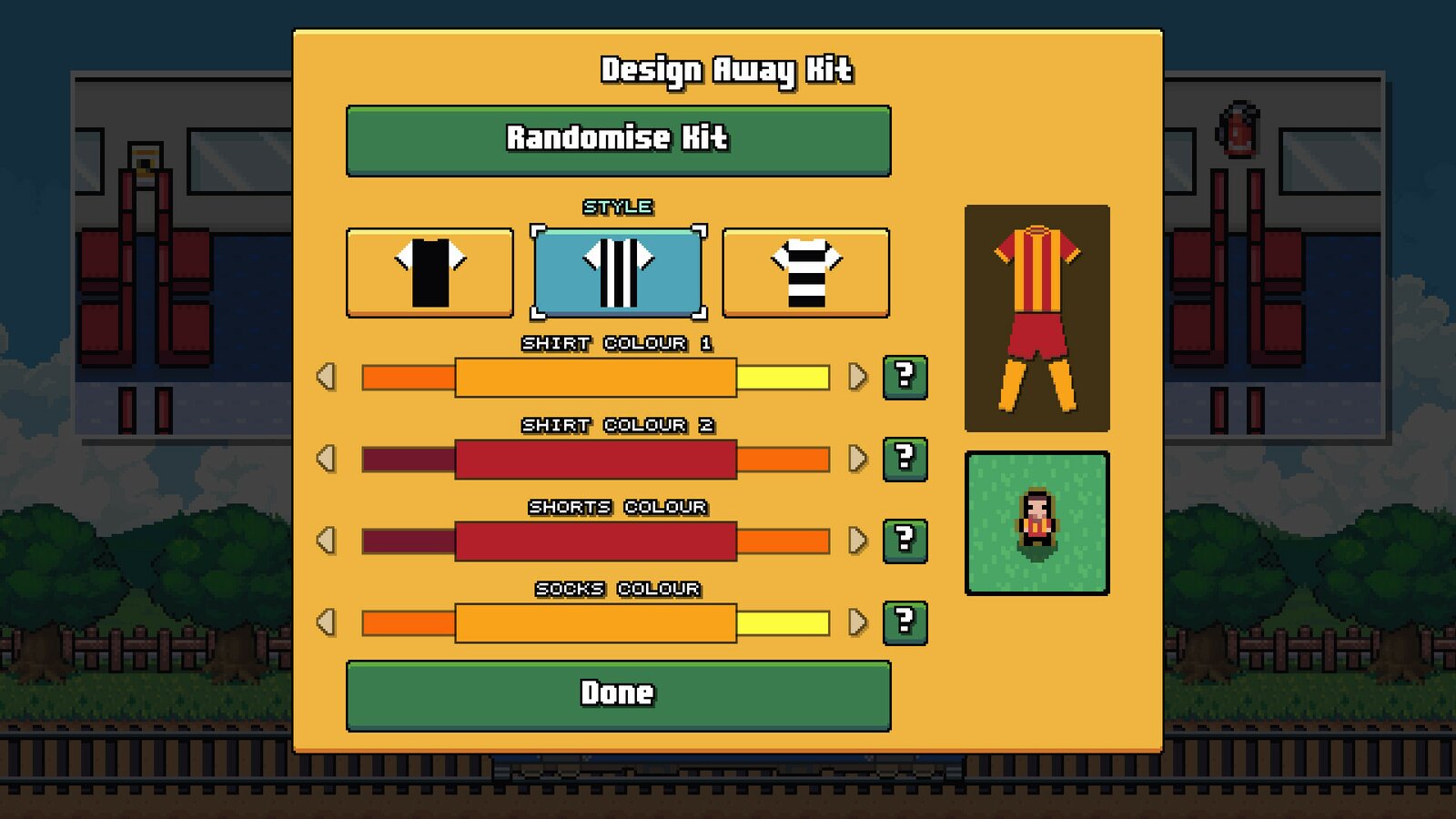The height and width of the screenshot is (819, 1456).
Task: Select the Shorts Colour slider track
Action: coord(596,539)
